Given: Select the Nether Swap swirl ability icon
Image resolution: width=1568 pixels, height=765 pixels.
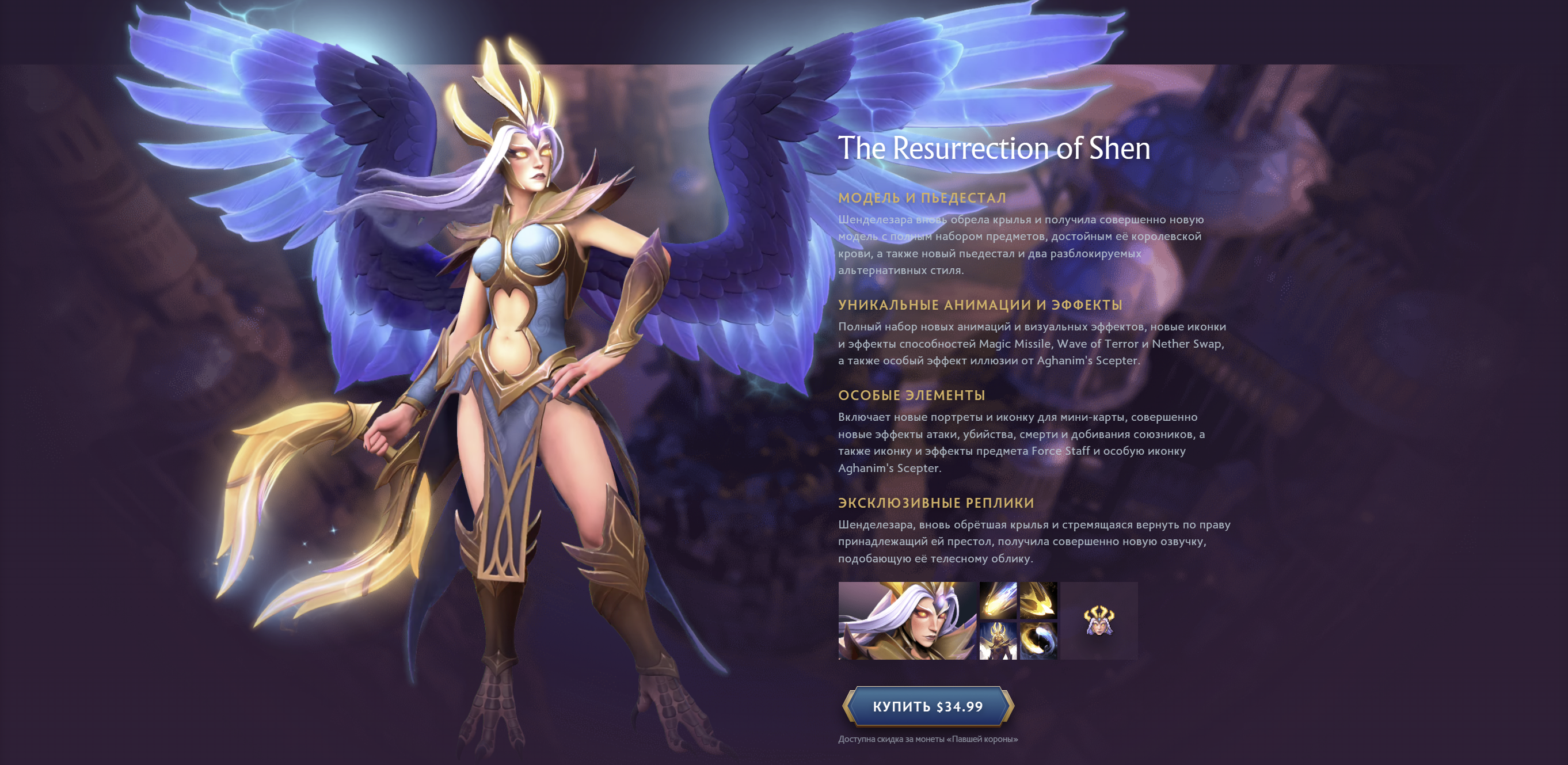Looking at the screenshot, I should tap(1038, 640).
